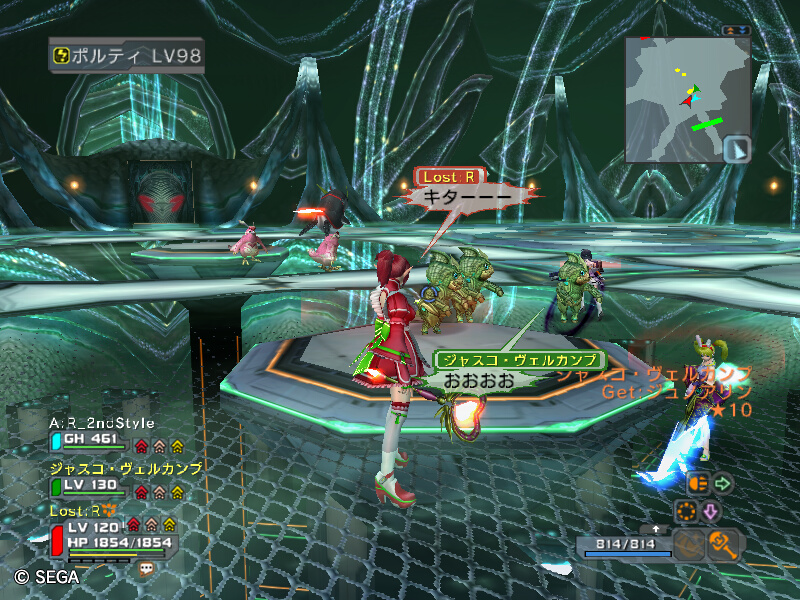Choose the green right-arrow palette icon
Screen dimensions: 800x600
click(723, 484)
